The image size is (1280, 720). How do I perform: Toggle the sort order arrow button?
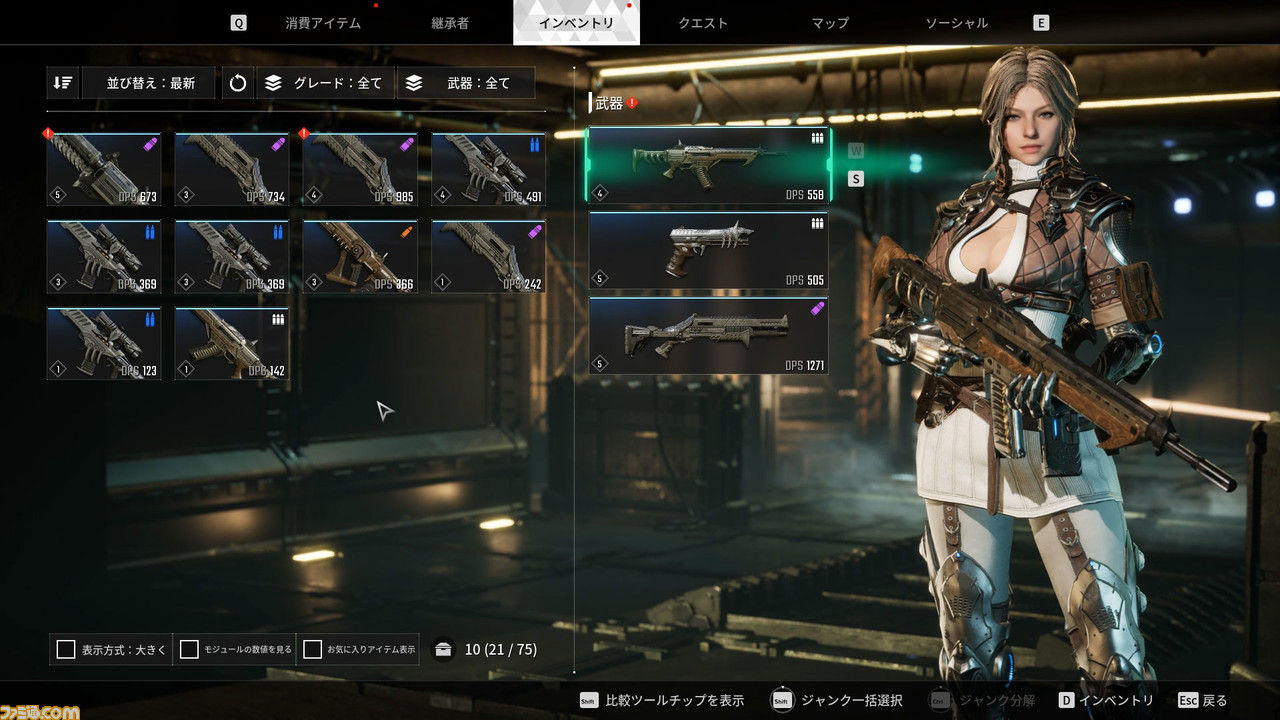(x=63, y=83)
